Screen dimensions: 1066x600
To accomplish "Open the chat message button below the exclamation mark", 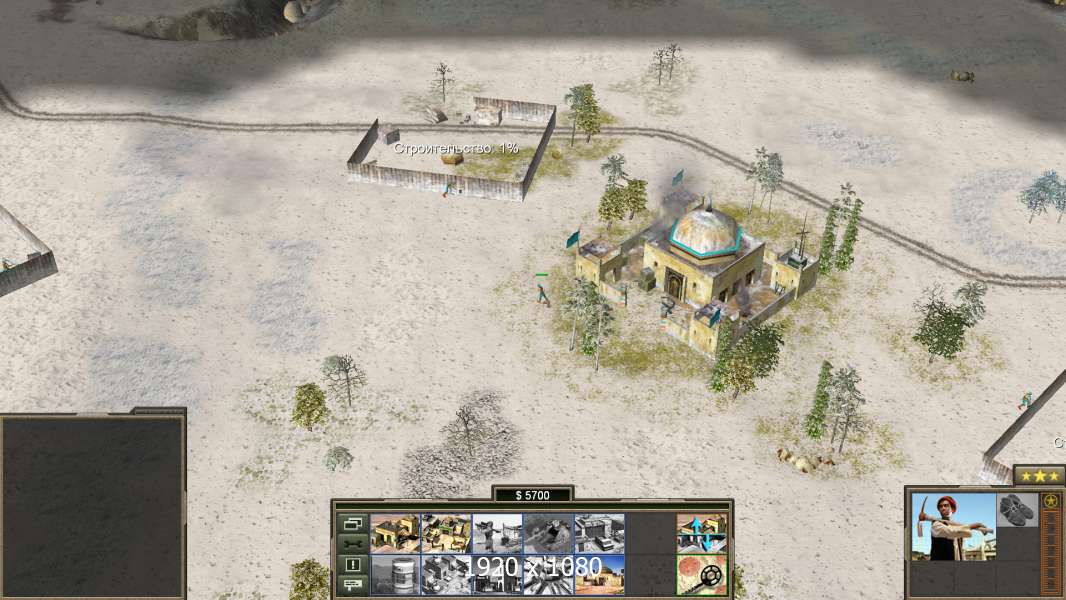I will [x=353, y=585].
